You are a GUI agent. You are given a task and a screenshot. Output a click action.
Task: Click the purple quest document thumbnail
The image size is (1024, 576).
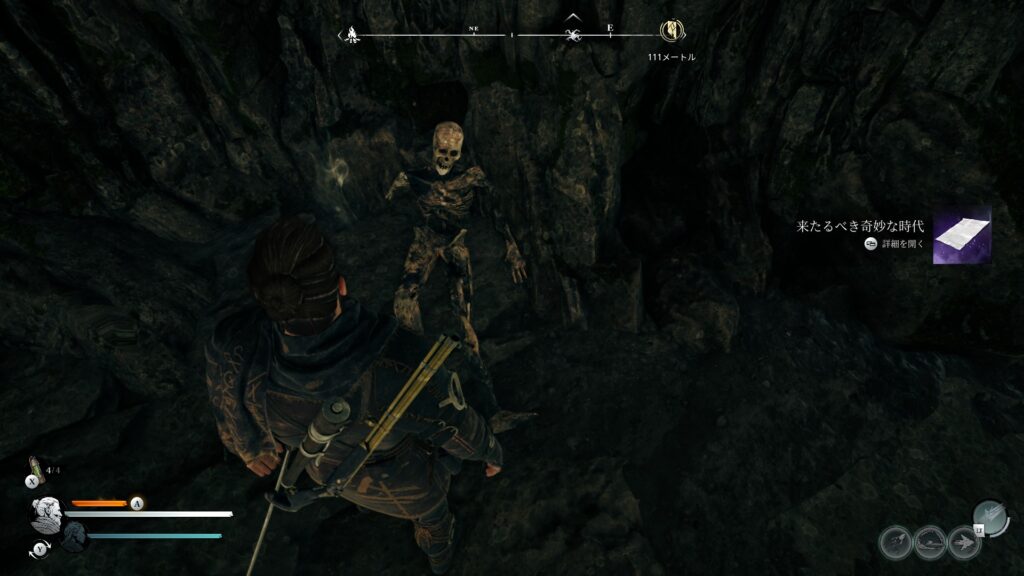click(x=961, y=236)
